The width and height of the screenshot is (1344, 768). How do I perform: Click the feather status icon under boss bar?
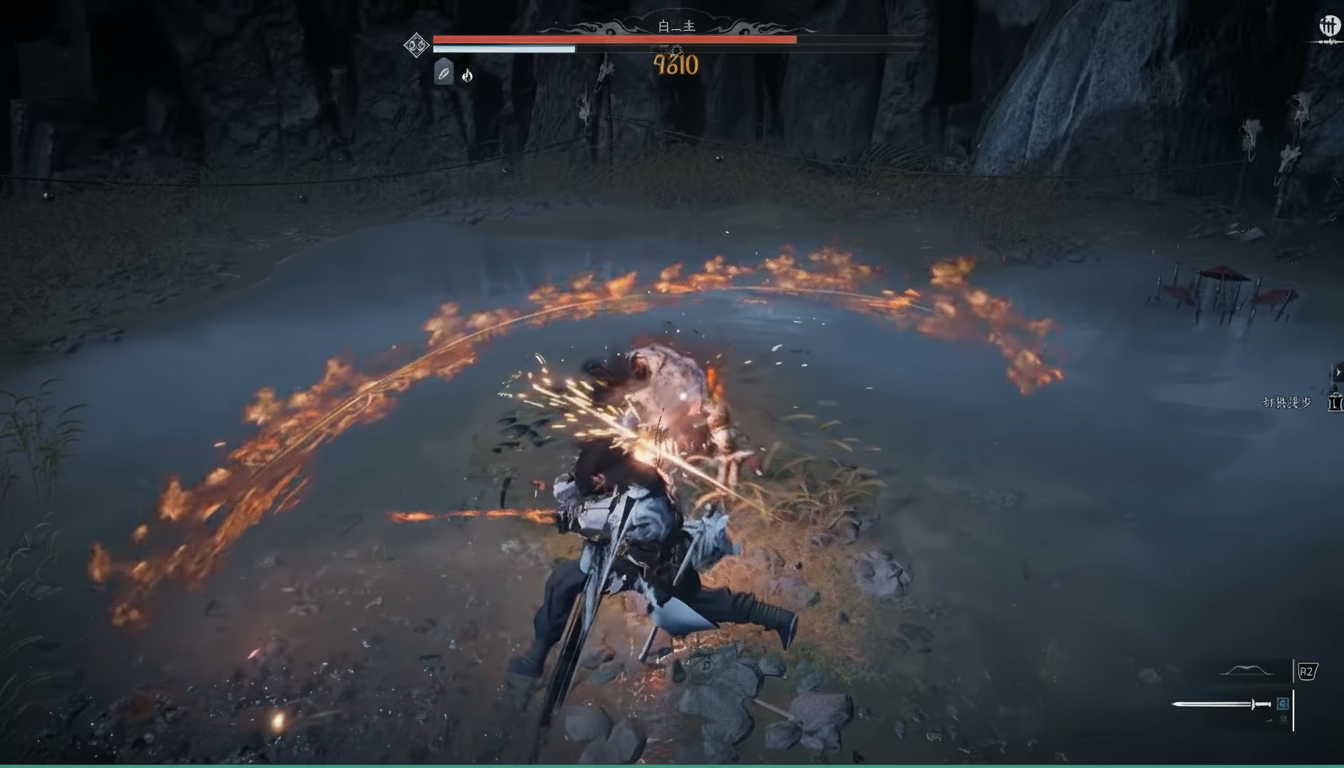click(x=443, y=72)
